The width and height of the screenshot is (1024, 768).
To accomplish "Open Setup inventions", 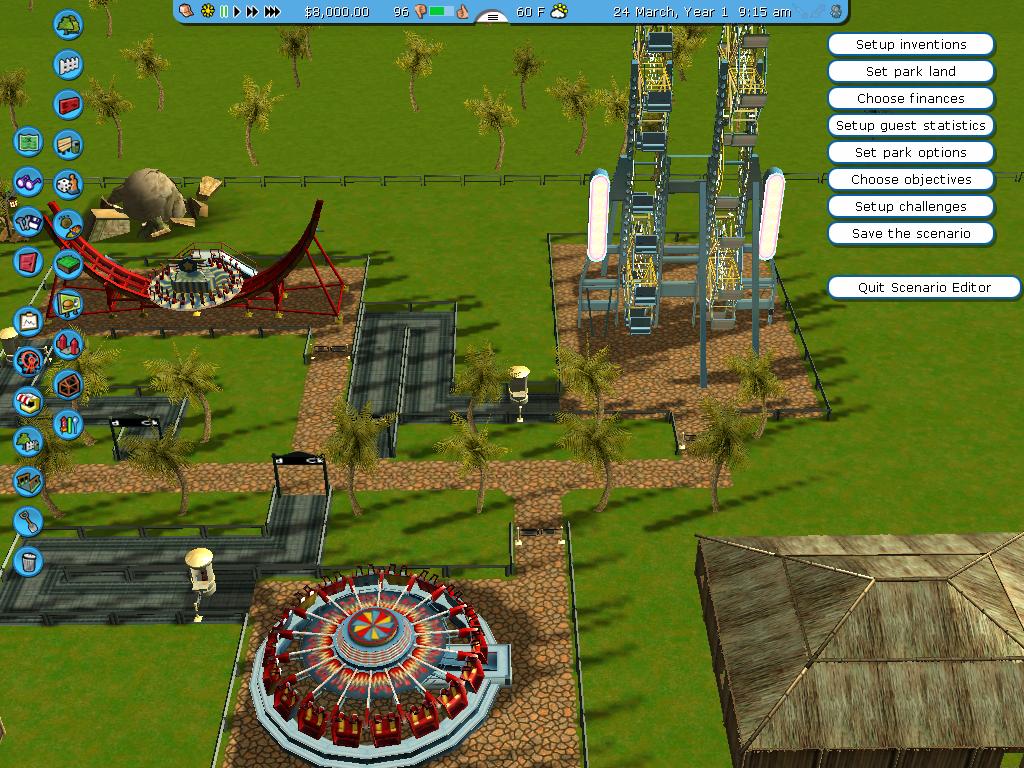I will (x=911, y=44).
